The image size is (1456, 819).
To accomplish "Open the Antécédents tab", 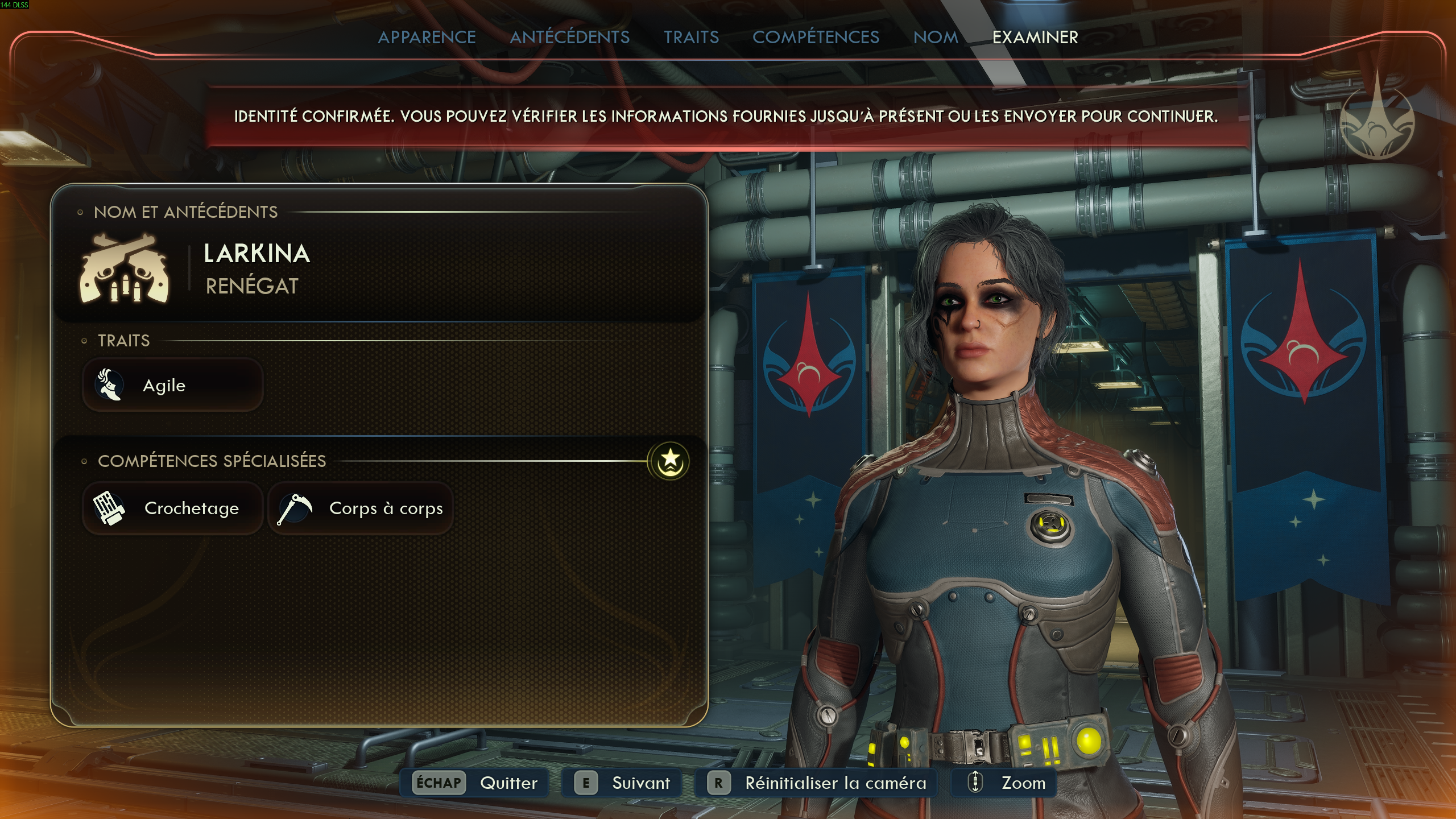I will 569,38.
